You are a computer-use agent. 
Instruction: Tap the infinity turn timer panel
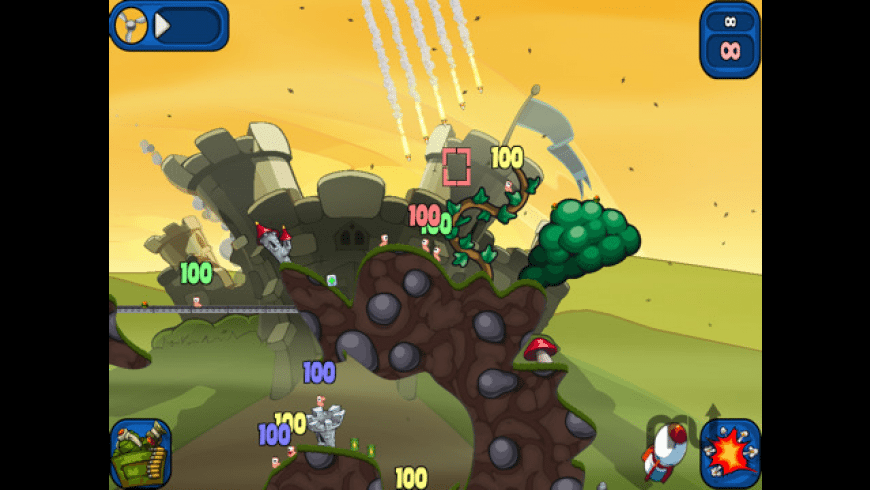click(x=730, y=39)
